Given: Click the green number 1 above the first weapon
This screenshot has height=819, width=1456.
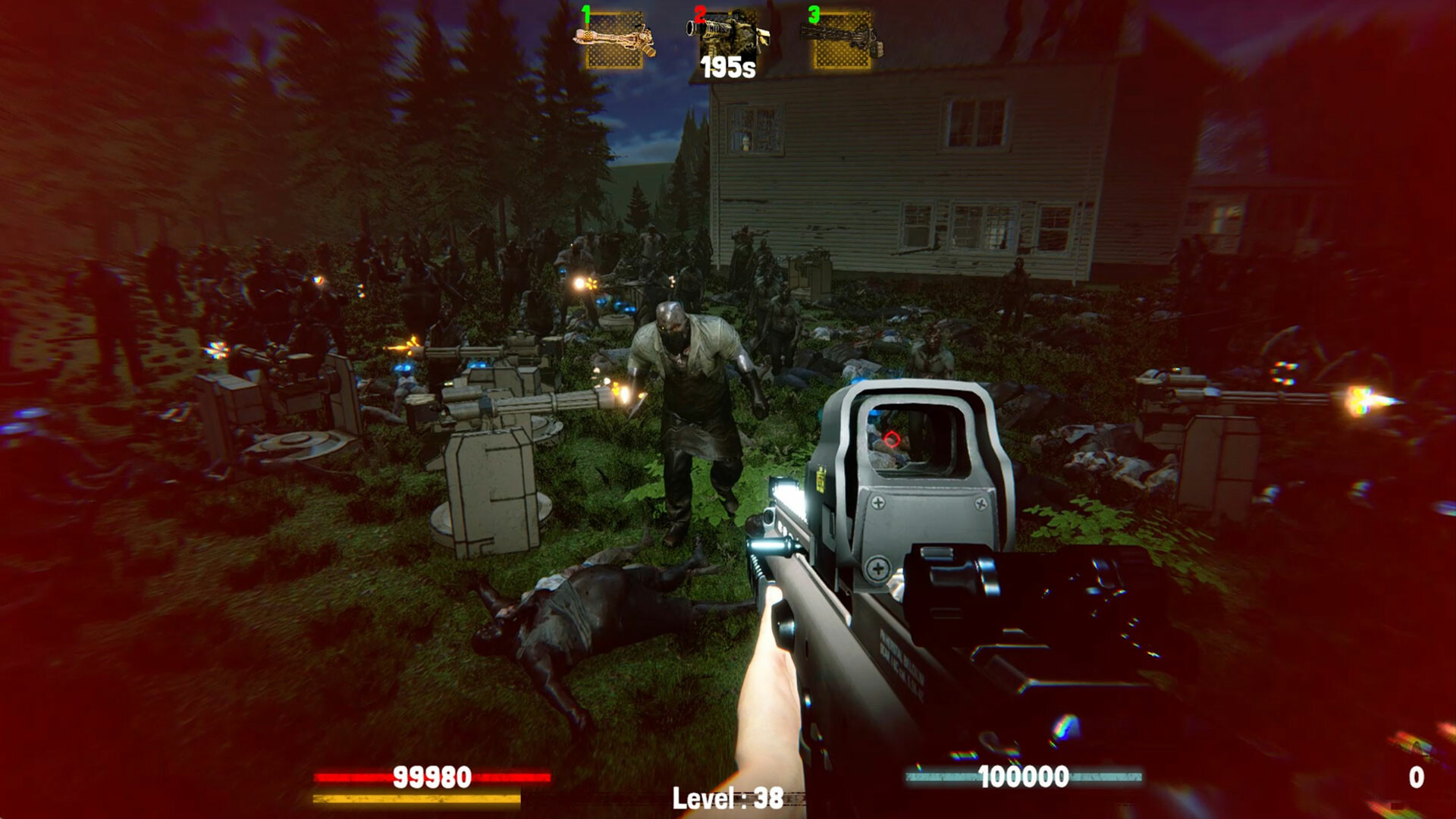Looking at the screenshot, I should point(585,14).
